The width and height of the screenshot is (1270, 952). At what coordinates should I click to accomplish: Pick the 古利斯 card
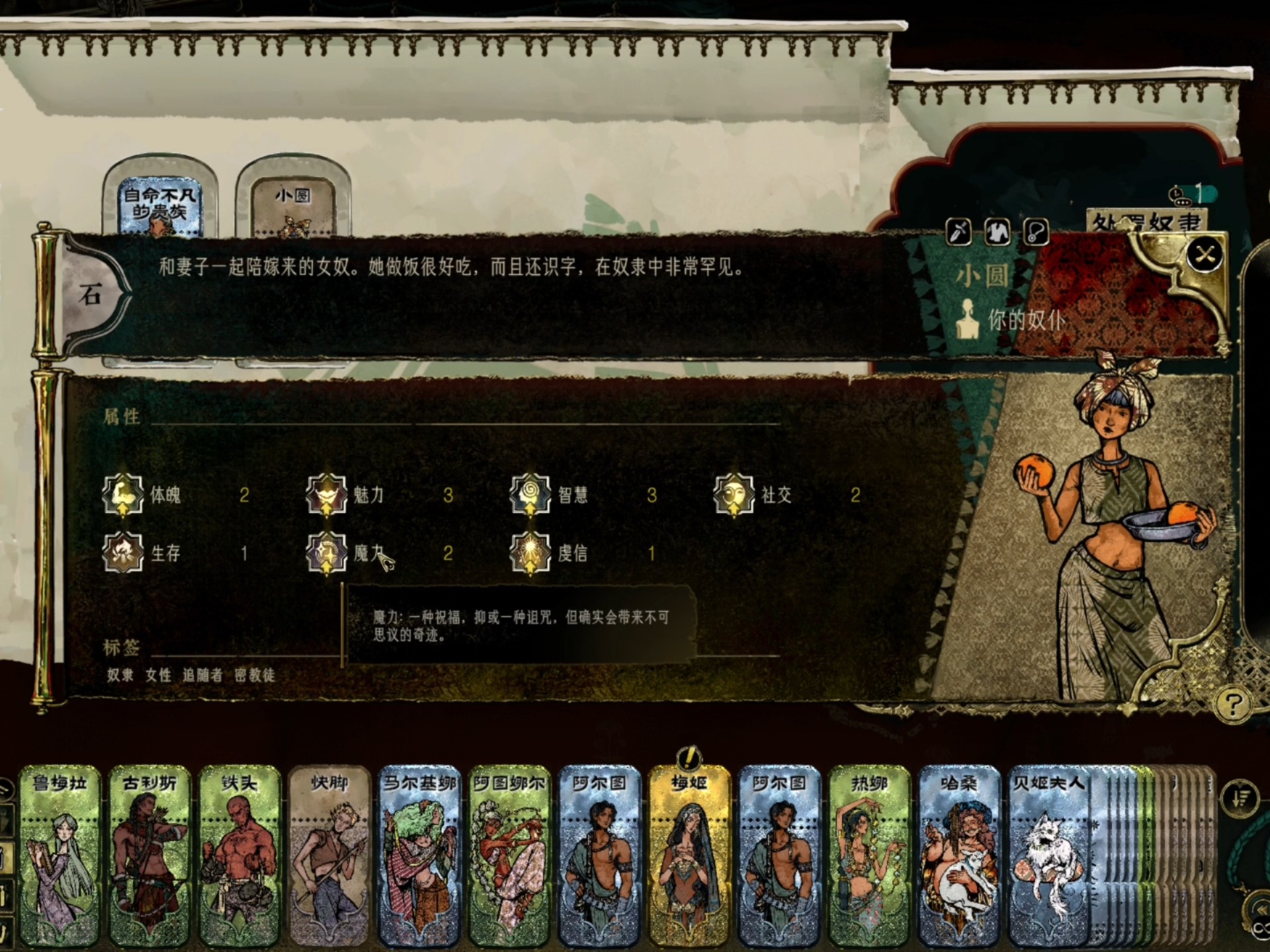[x=149, y=856]
